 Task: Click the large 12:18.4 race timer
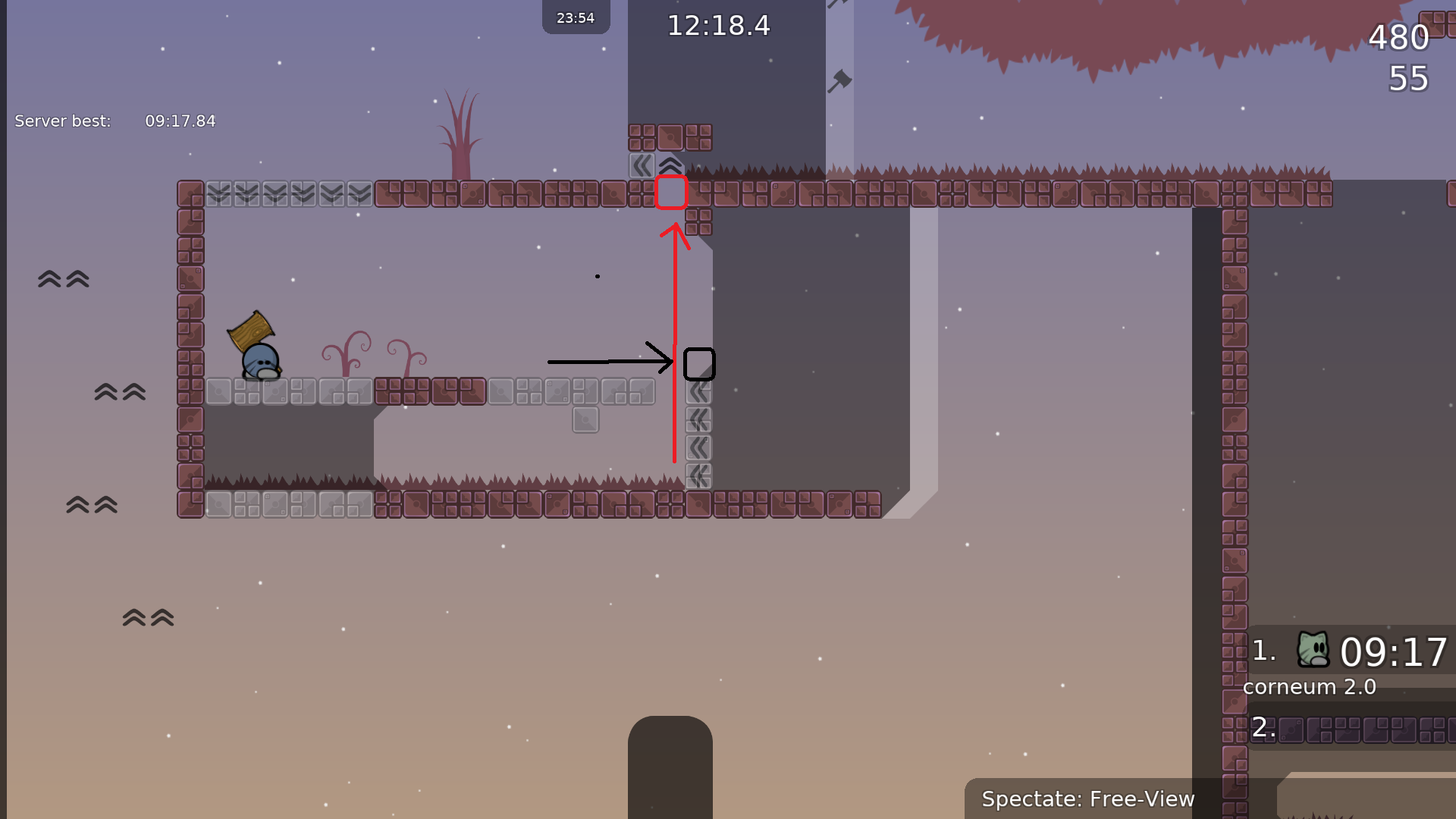(717, 26)
